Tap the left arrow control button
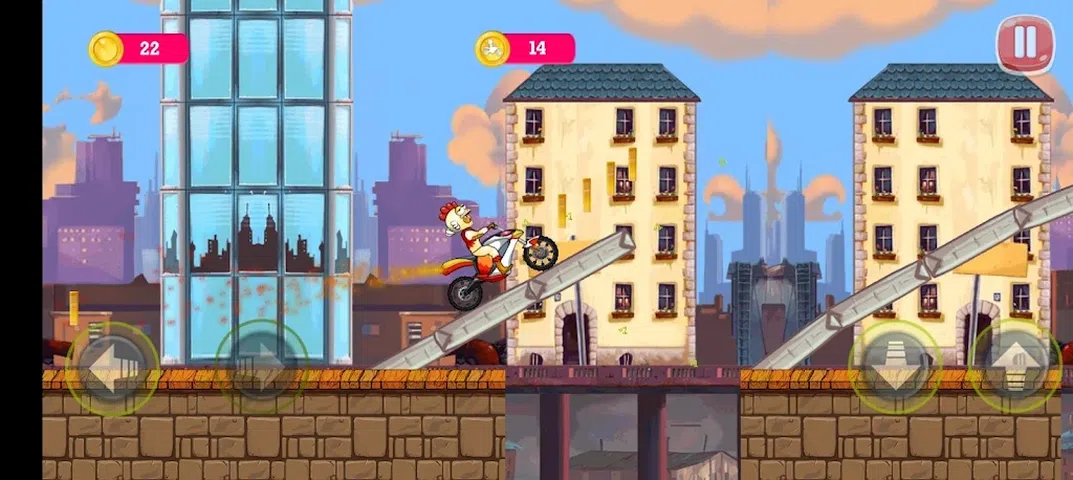Viewport: 1073px width, 480px height. (112, 366)
